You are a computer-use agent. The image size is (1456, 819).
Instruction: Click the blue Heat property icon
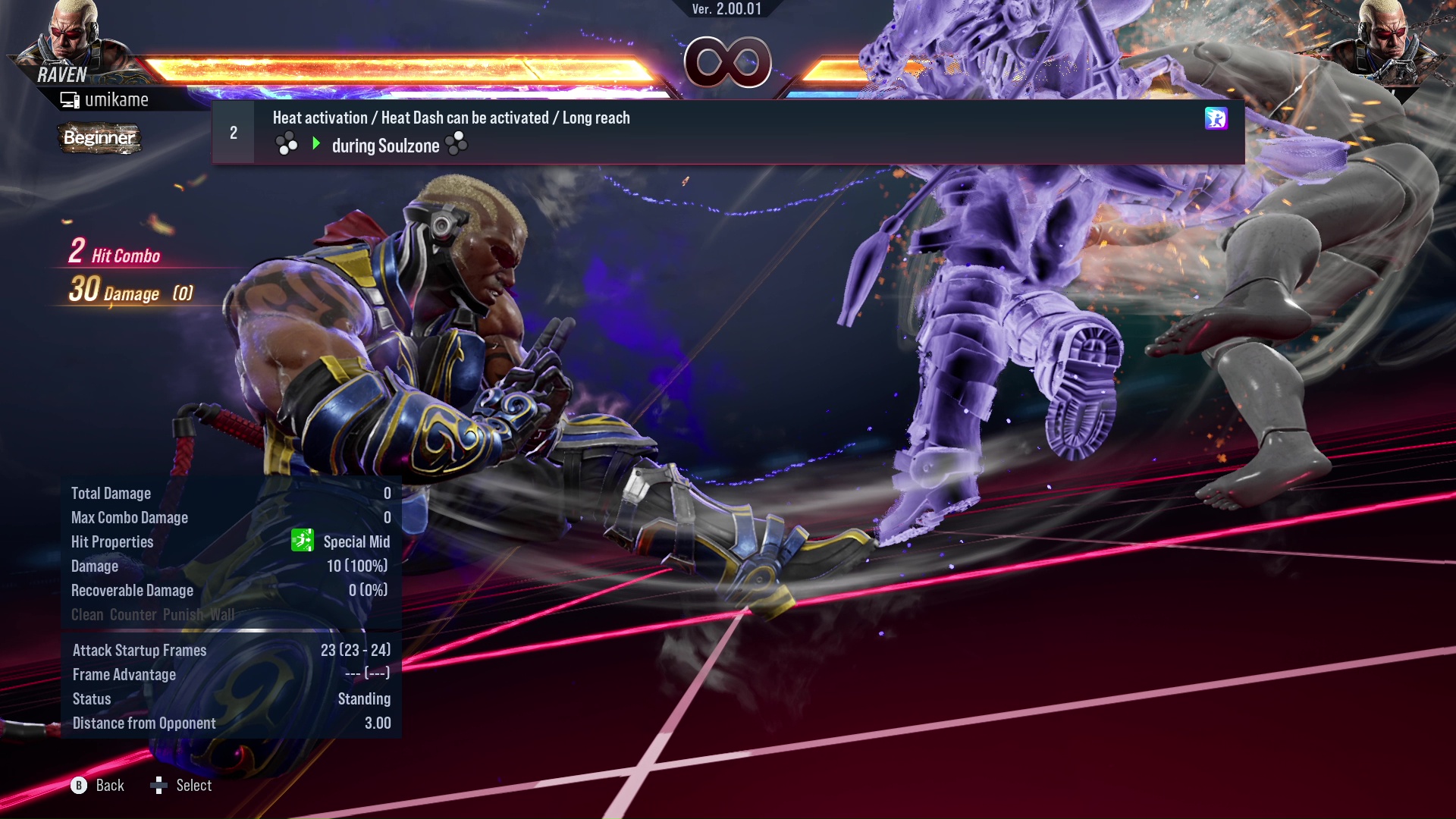pos(1215,118)
